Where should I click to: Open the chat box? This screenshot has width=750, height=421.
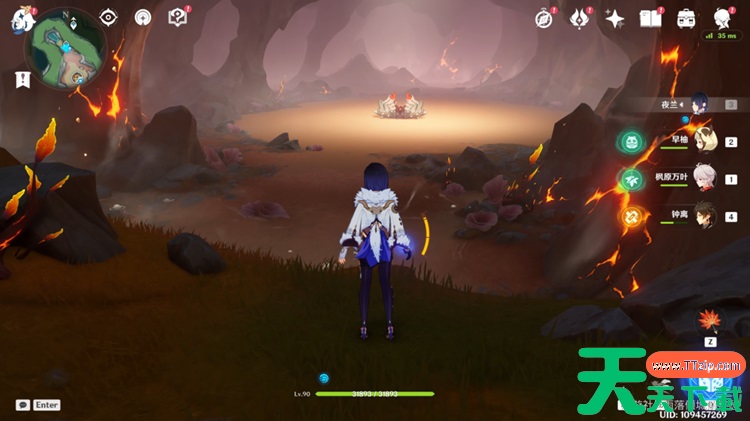point(23,405)
